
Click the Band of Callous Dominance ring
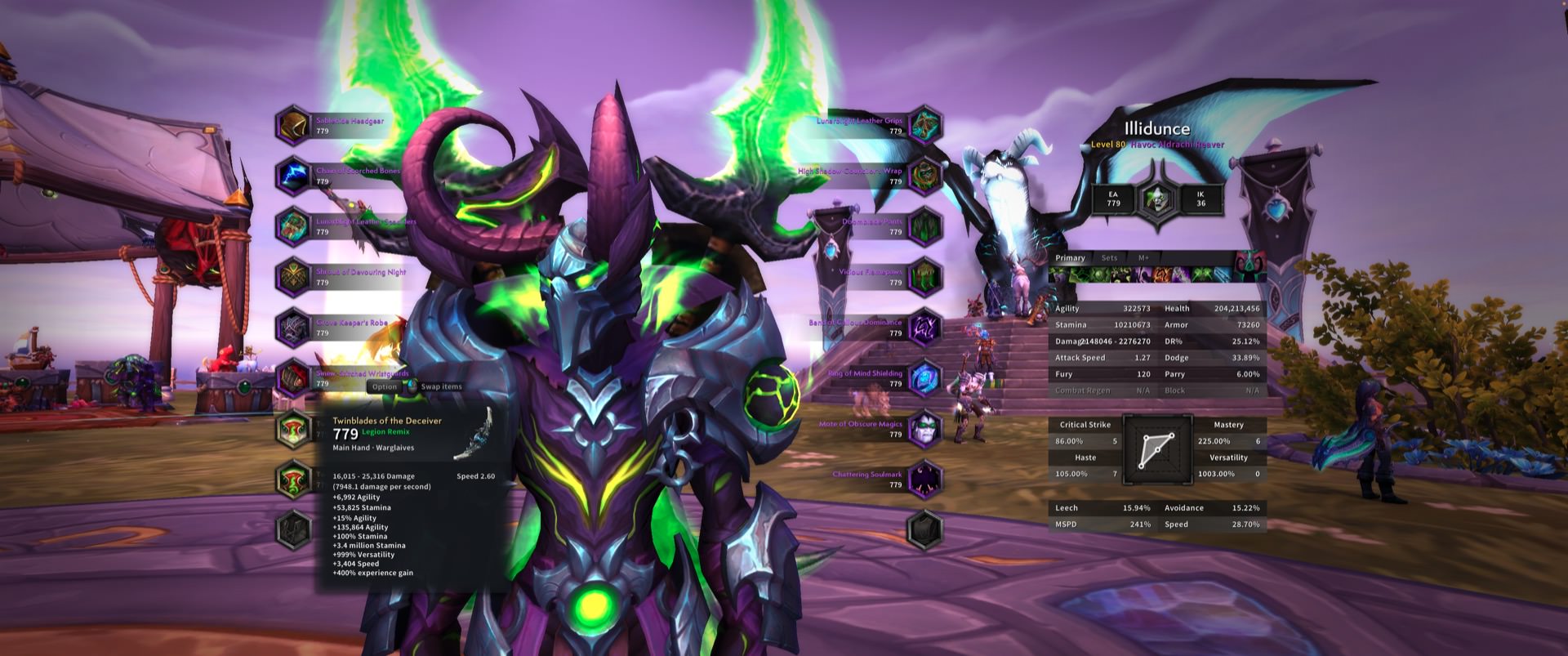click(925, 328)
